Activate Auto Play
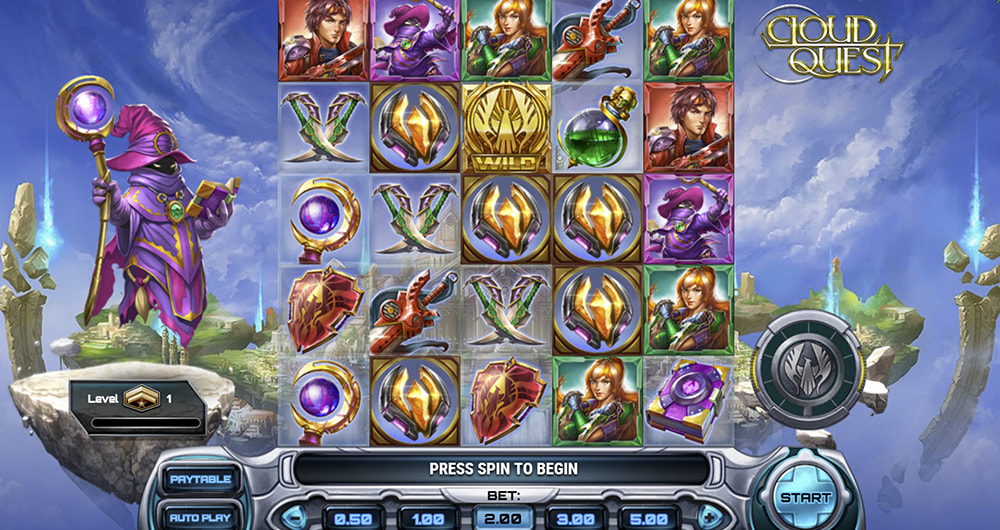This screenshot has height=530, width=1000. tap(201, 518)
